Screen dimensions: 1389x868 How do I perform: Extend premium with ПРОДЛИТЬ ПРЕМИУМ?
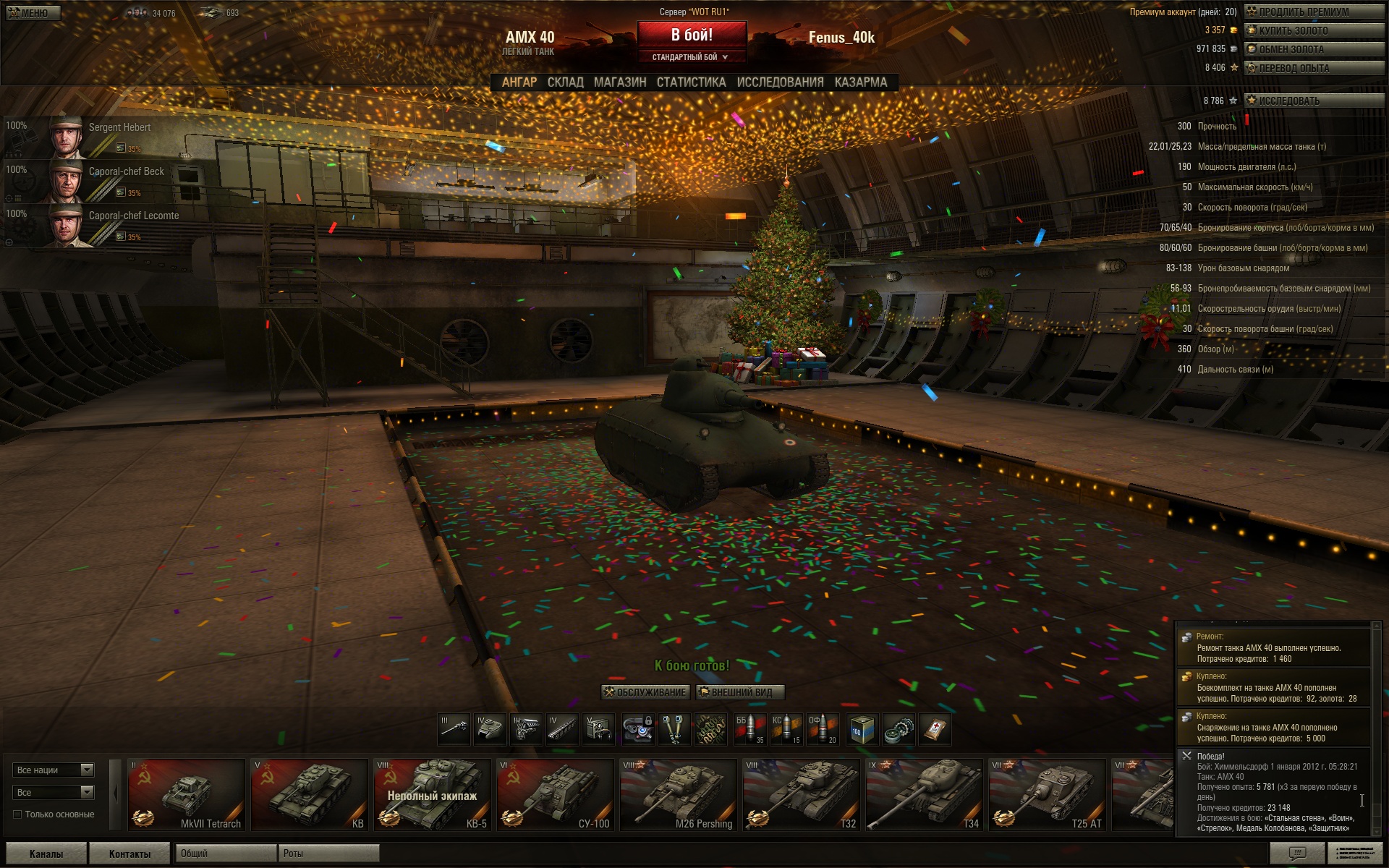tap(1313, 12)
